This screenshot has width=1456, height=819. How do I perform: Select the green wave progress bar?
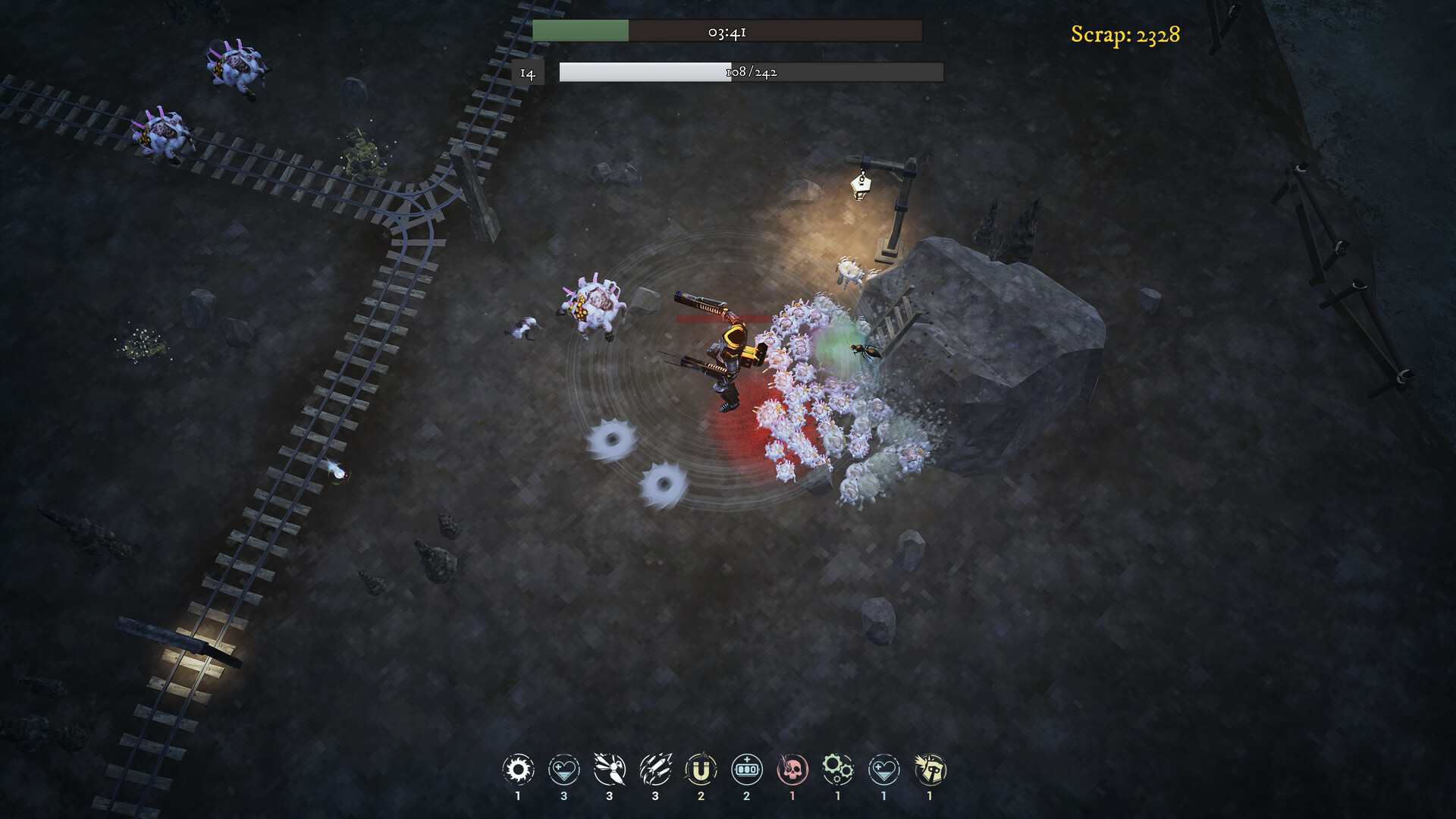coord(582,32)
